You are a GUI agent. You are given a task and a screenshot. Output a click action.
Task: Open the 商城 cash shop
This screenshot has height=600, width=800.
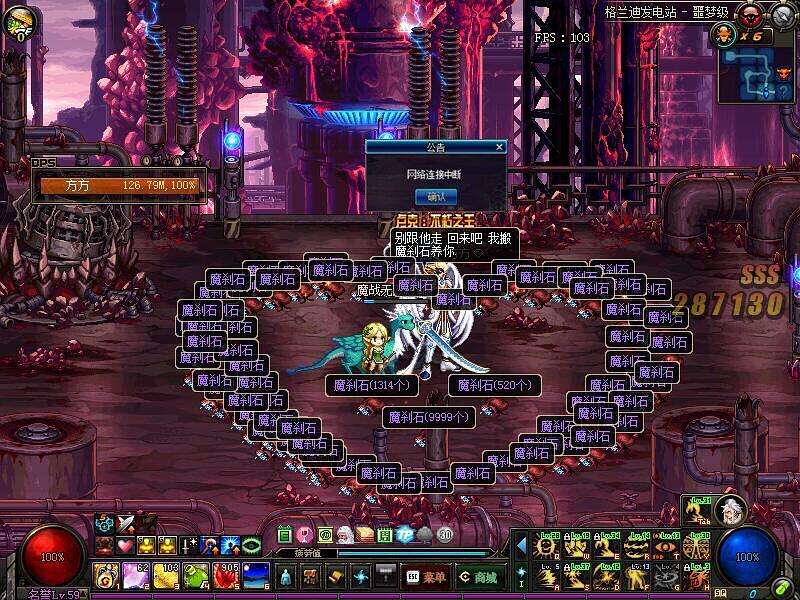(480, 577)
